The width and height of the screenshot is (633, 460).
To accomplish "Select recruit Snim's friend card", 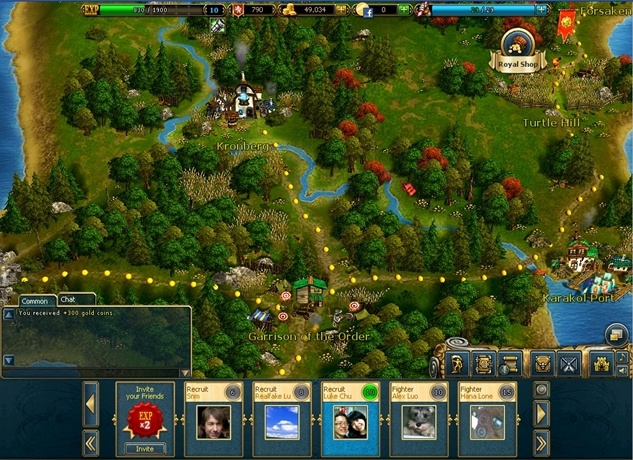I will click(x=213, y=419).
